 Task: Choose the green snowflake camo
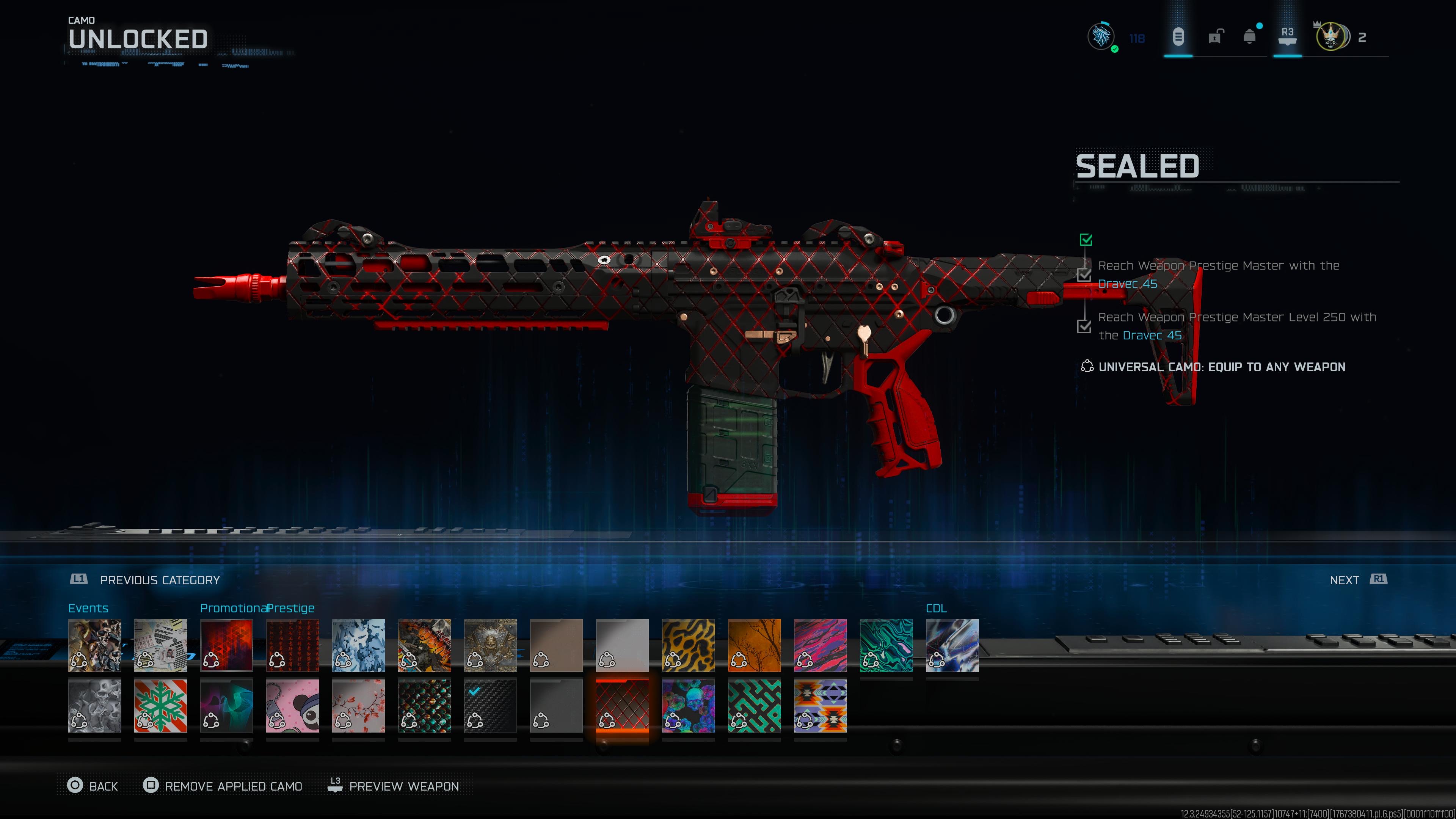(160, 705)
